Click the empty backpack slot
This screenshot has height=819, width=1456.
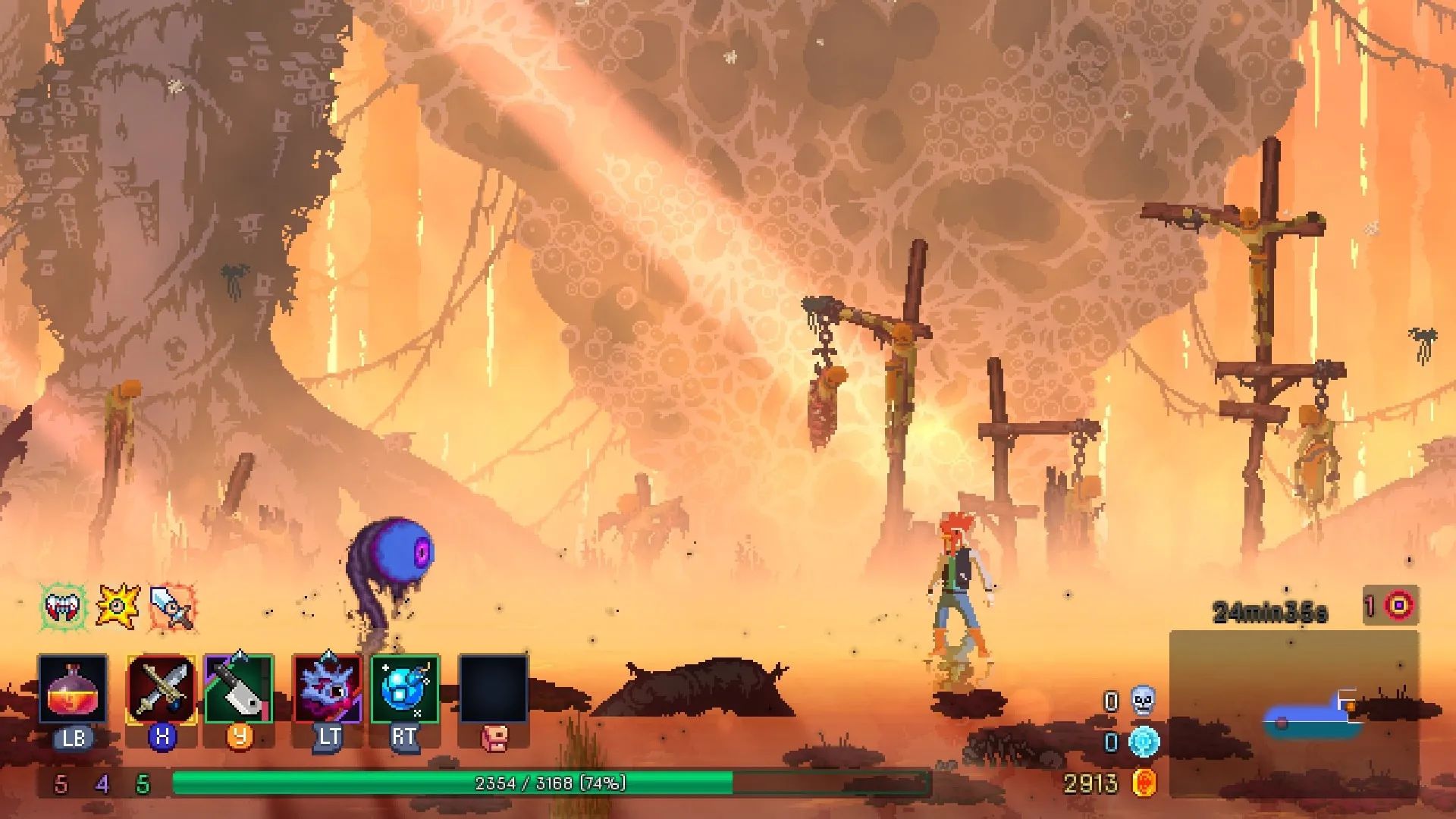coord(493,689)
